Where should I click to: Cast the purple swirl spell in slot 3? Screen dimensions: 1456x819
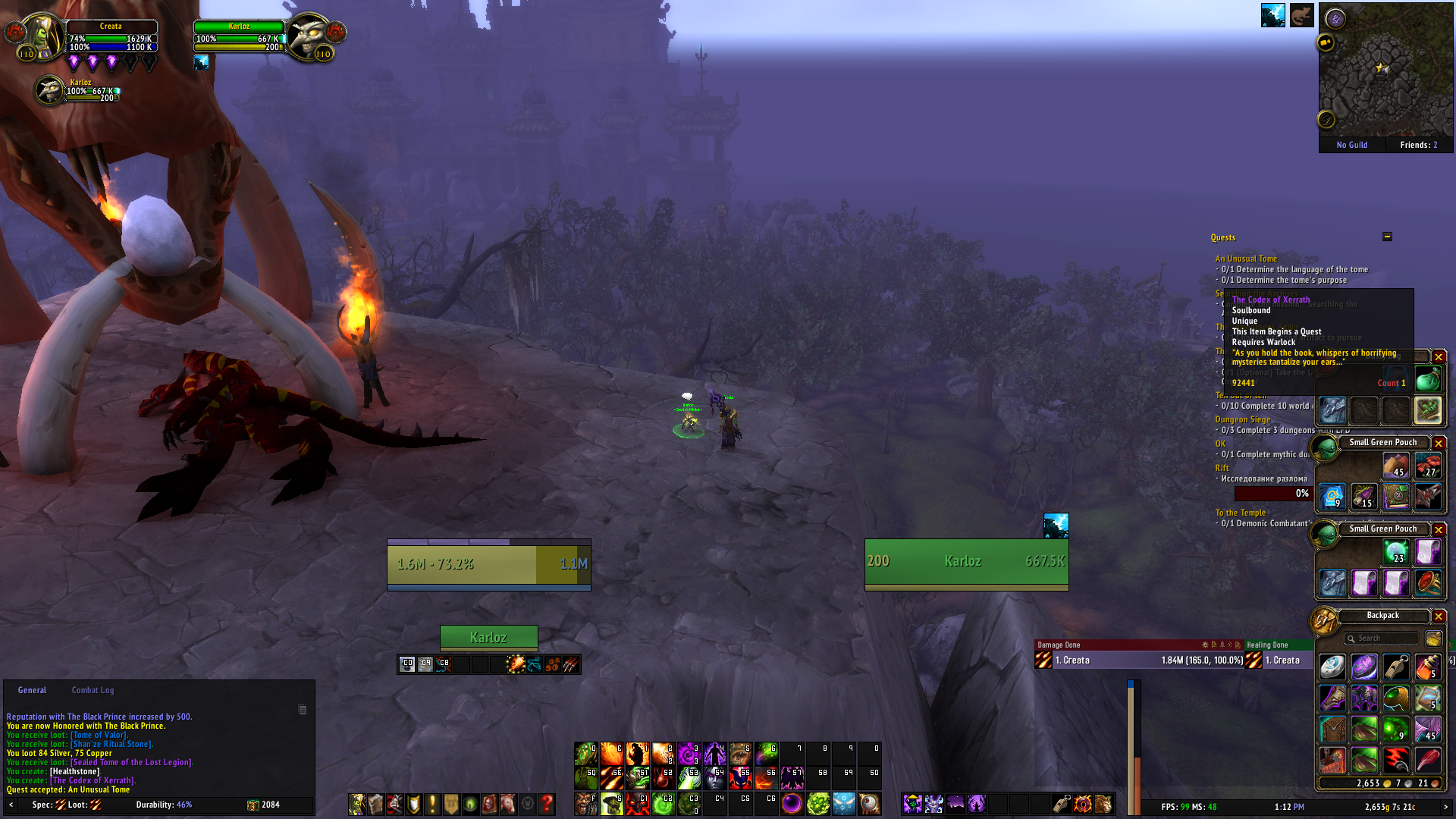coord(689,754)
